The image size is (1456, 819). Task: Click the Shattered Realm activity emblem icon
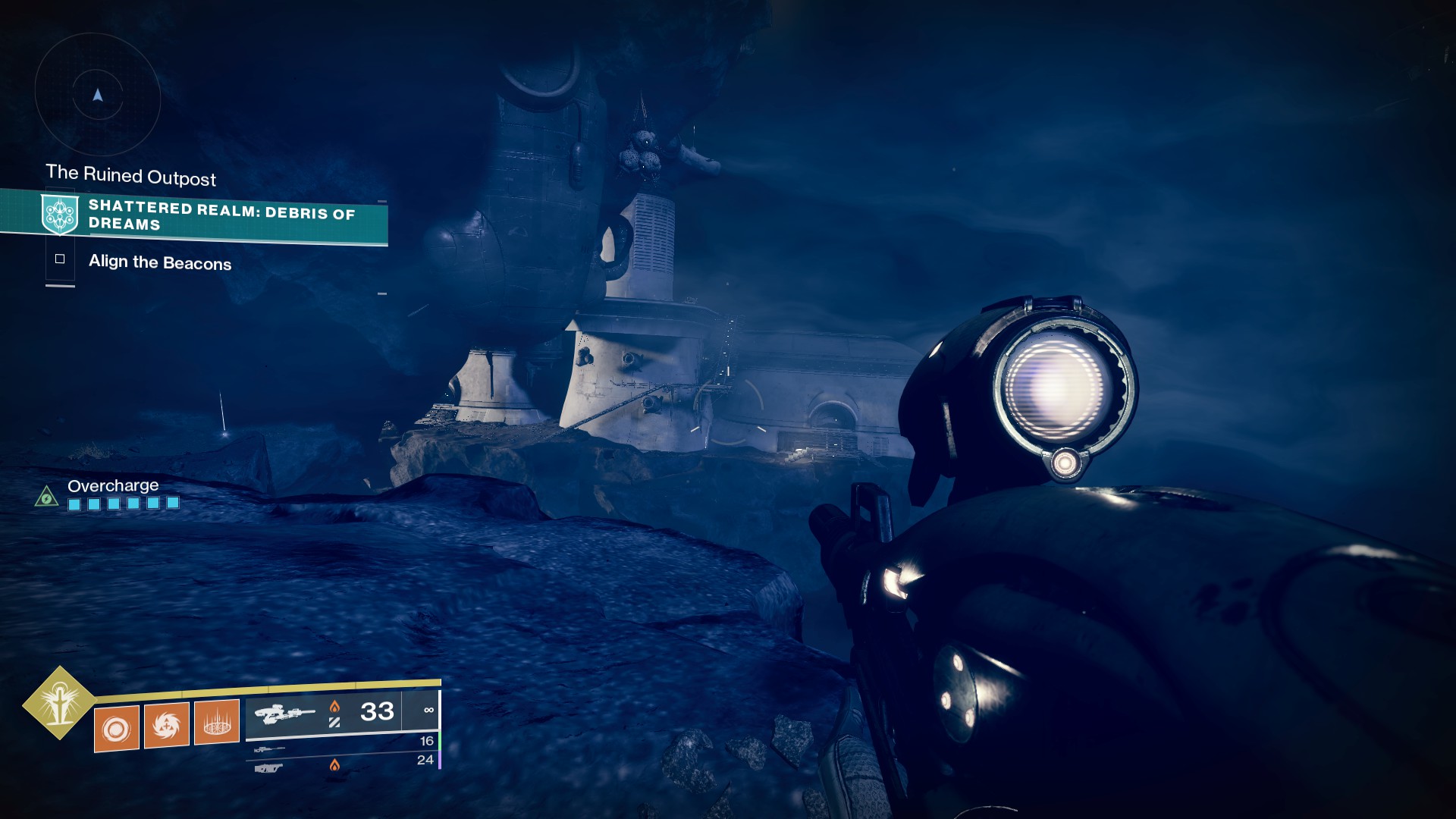click(60, 215)
